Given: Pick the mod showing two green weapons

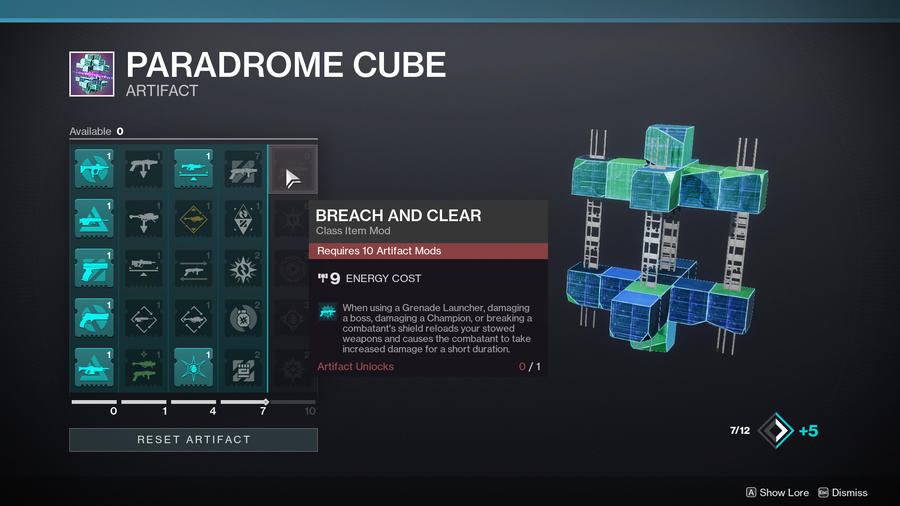Looking at the screenshot, I should pyautogui.click(x=145, y=366).
